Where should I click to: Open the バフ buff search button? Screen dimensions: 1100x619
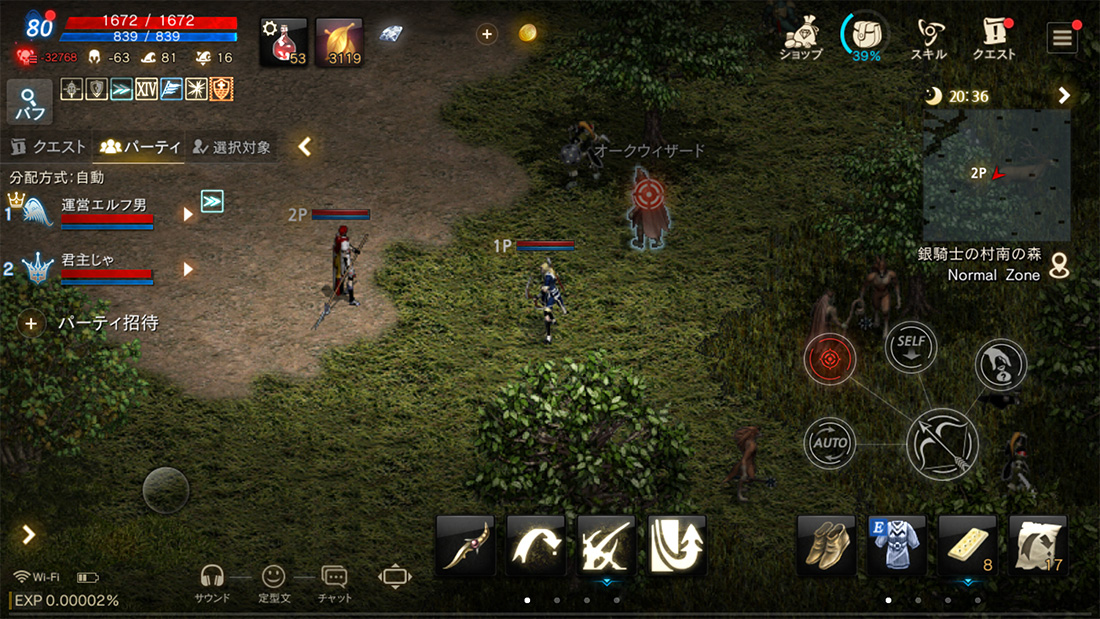click(29, 102)
